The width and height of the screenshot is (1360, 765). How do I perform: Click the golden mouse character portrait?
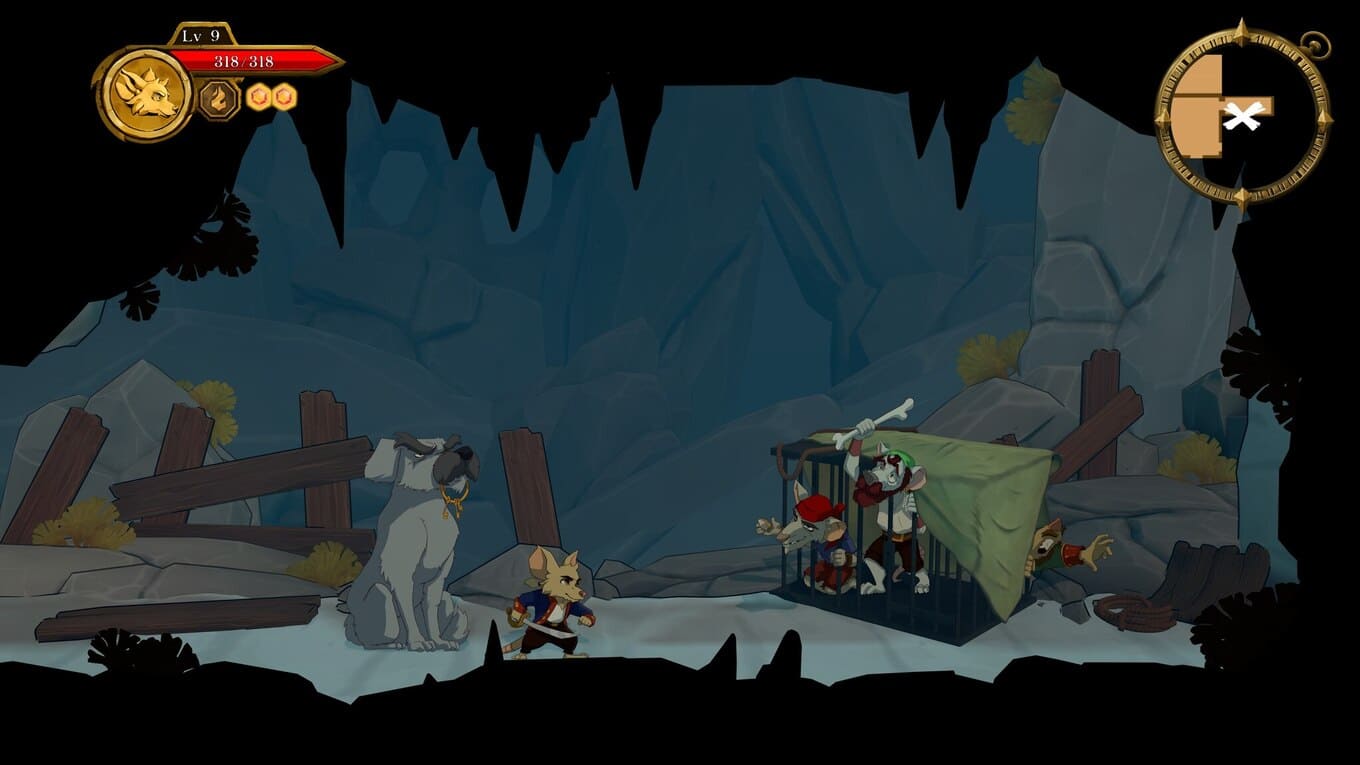146,94
